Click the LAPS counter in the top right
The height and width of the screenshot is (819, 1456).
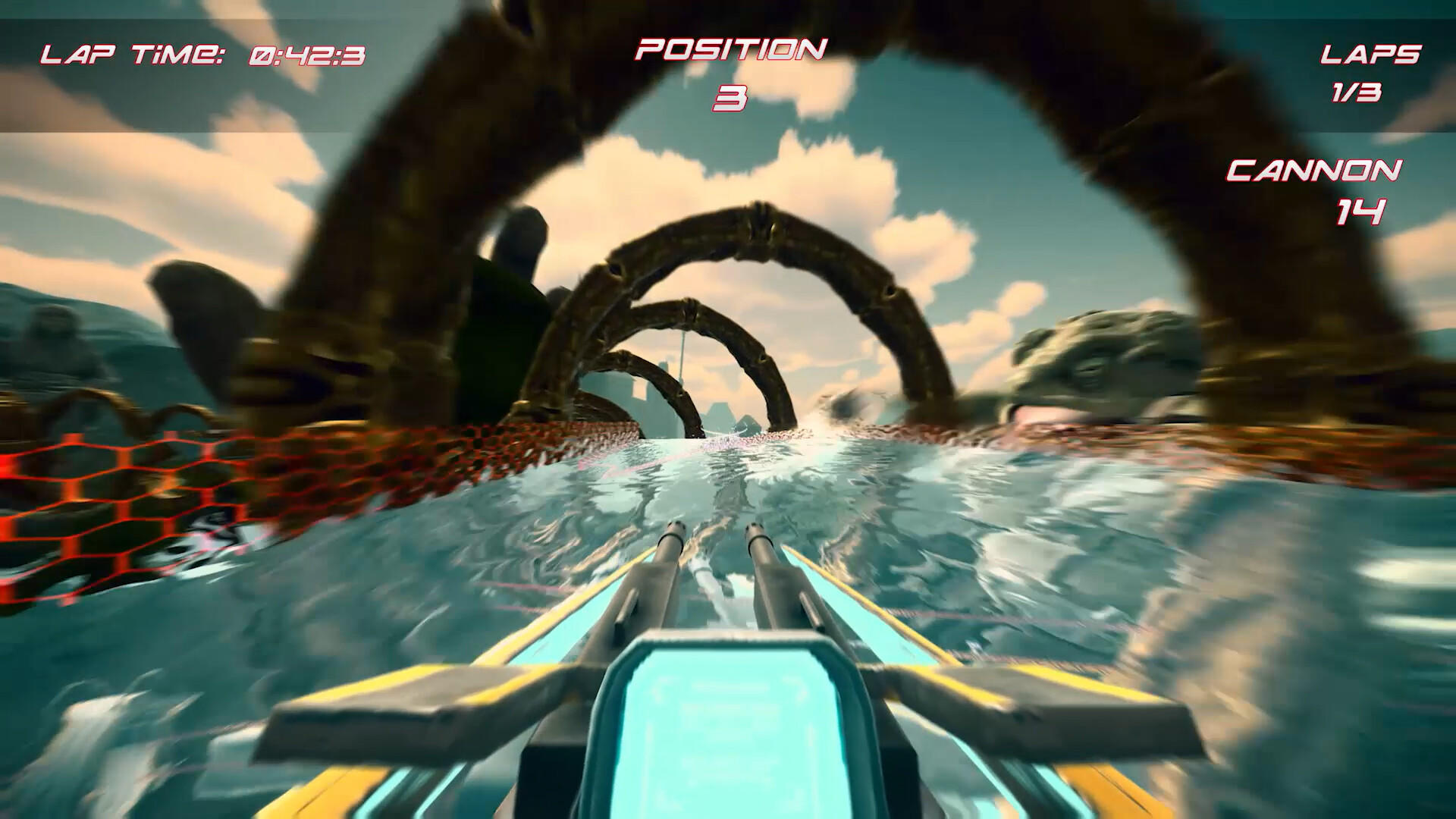[x=1370, y=53]
